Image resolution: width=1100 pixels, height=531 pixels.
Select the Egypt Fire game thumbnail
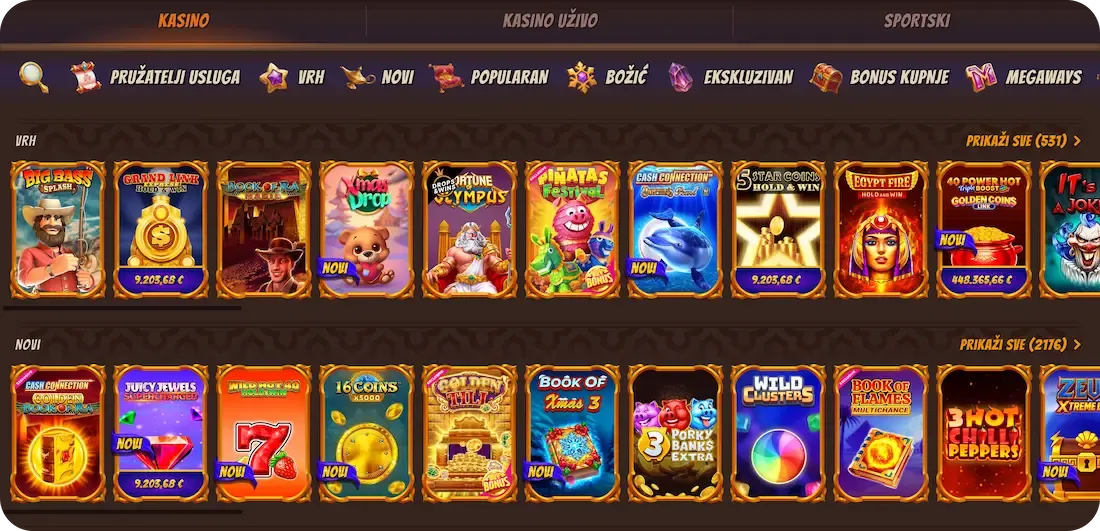coord(881,230)
